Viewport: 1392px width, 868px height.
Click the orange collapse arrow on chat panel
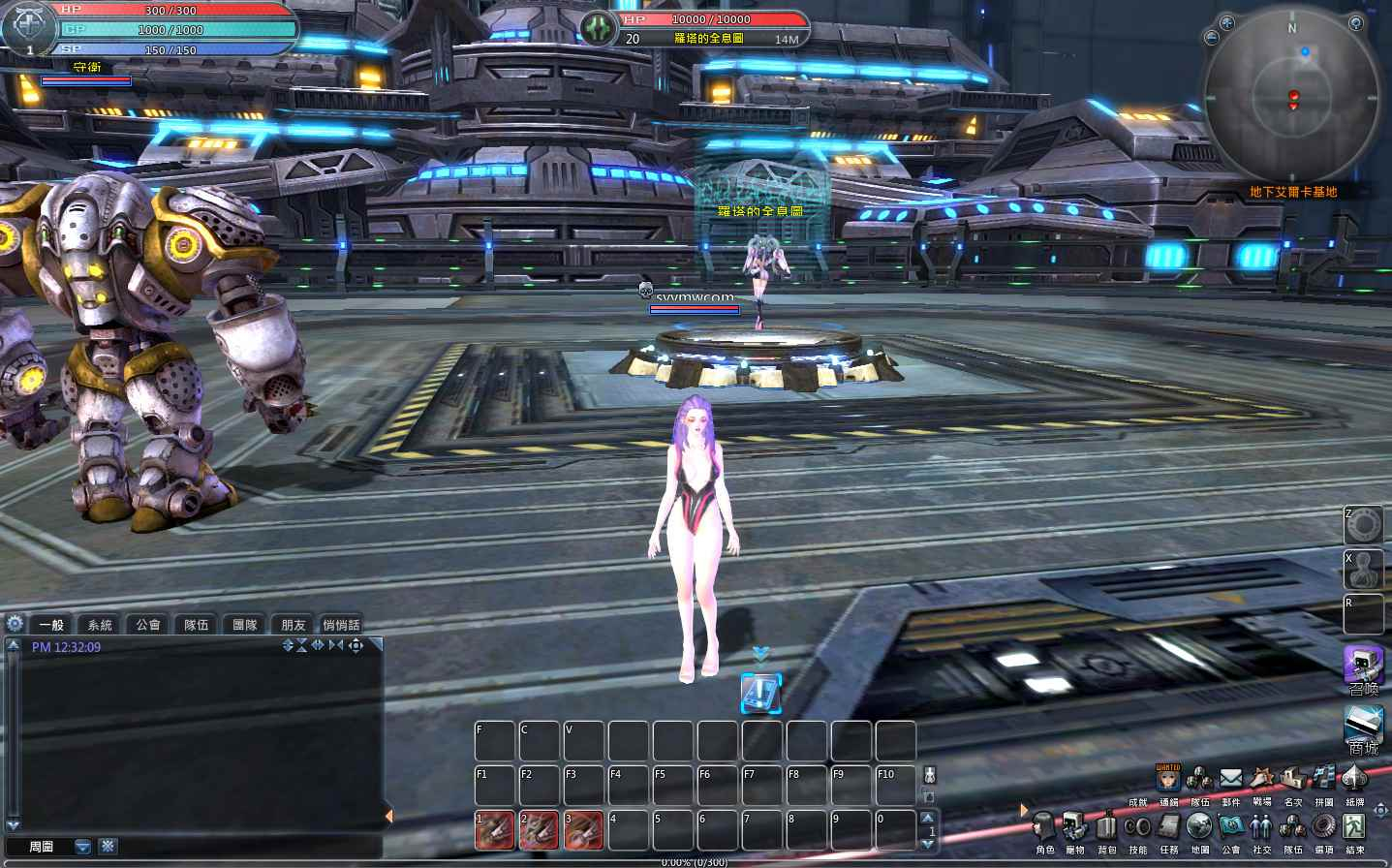[x=389, y=815]
